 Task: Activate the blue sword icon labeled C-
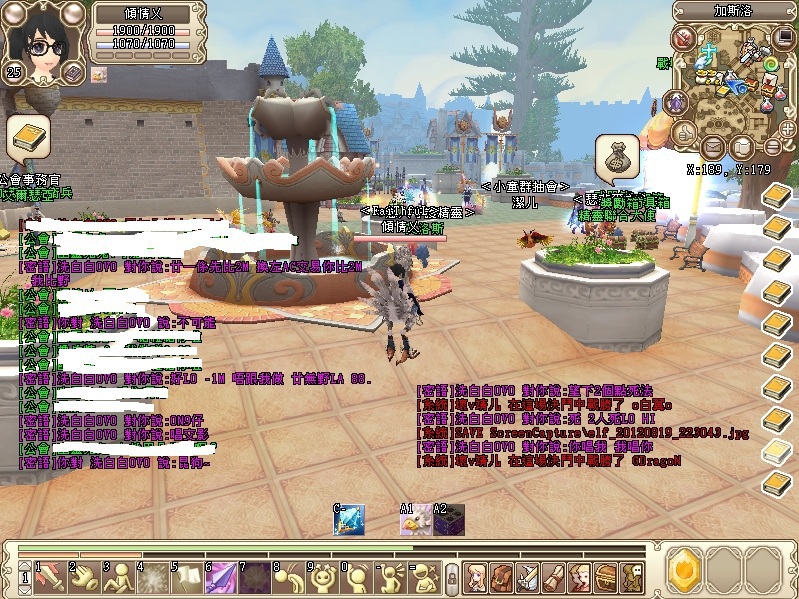349,519
